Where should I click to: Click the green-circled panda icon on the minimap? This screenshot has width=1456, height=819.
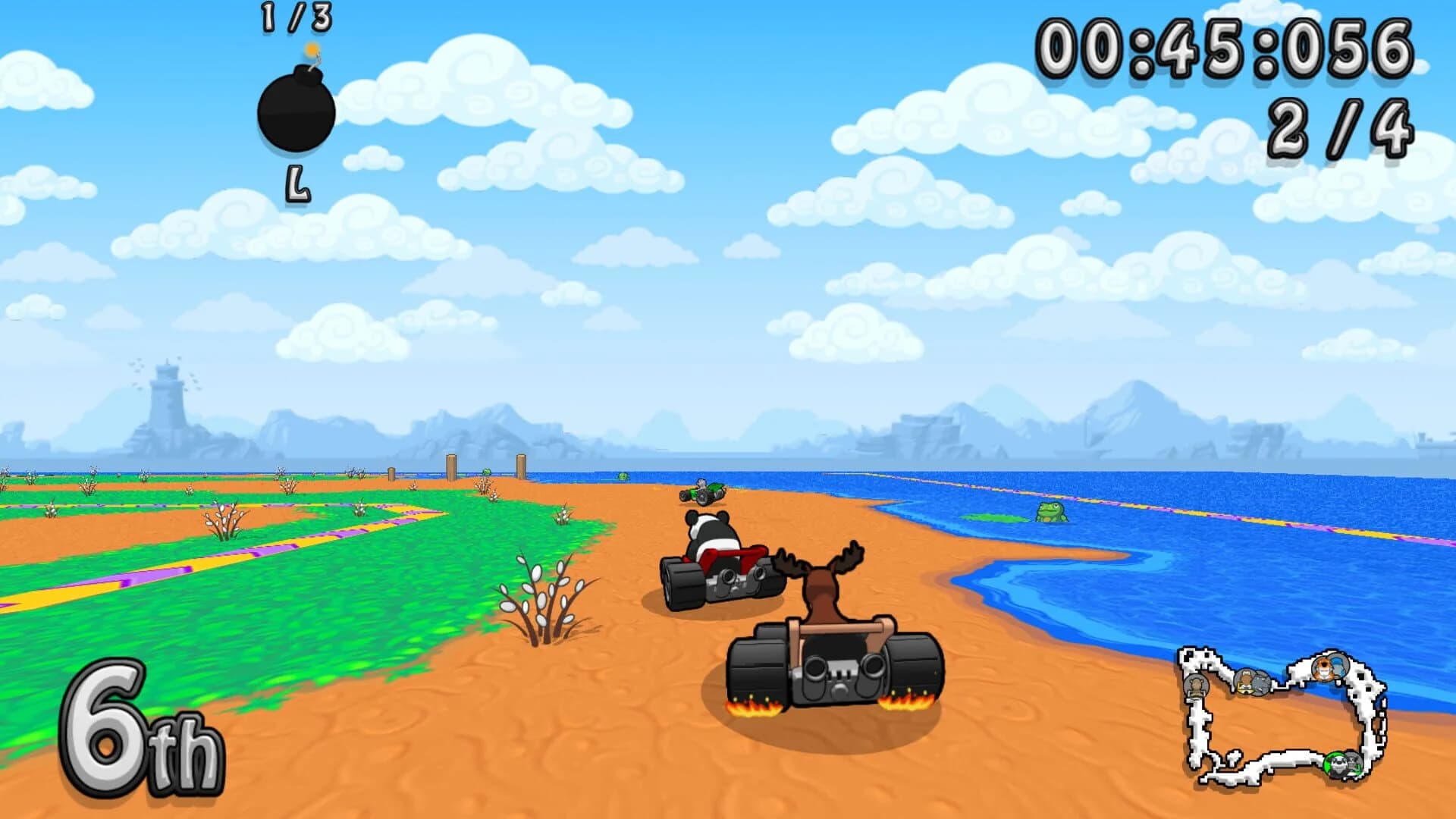(1337, 764)
